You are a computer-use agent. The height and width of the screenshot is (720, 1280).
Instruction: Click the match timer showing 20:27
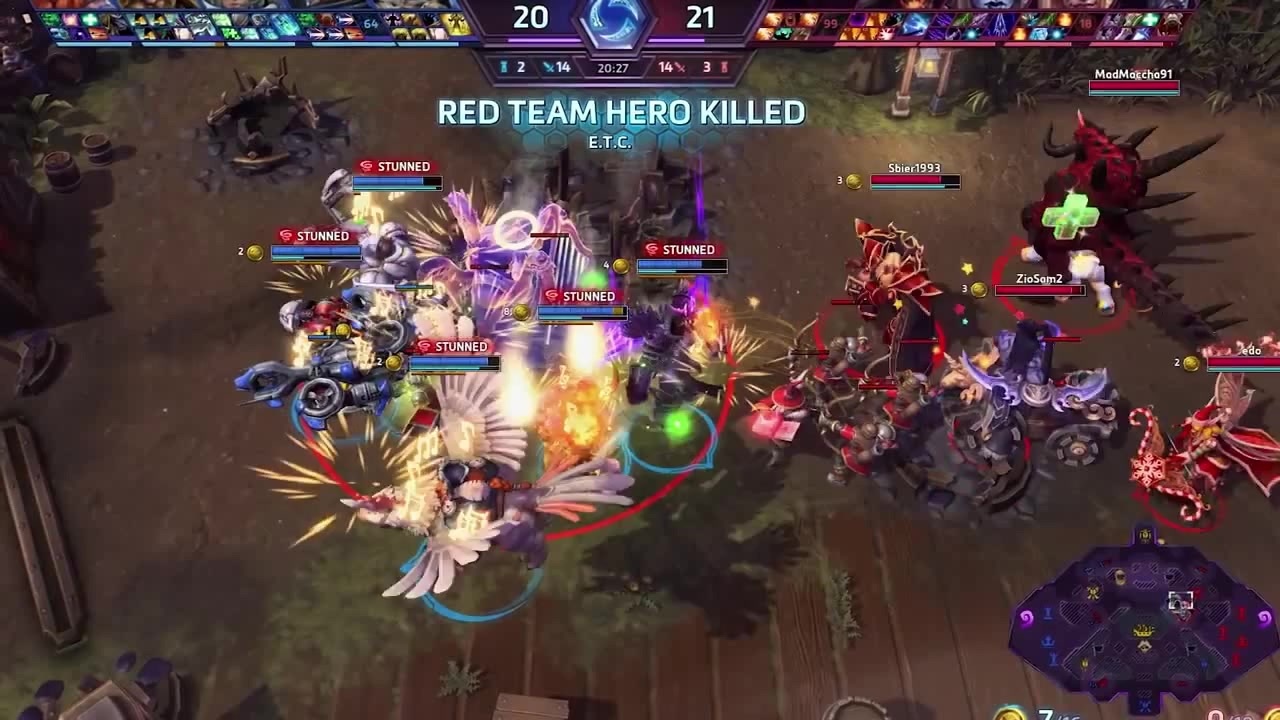(613, 68)
